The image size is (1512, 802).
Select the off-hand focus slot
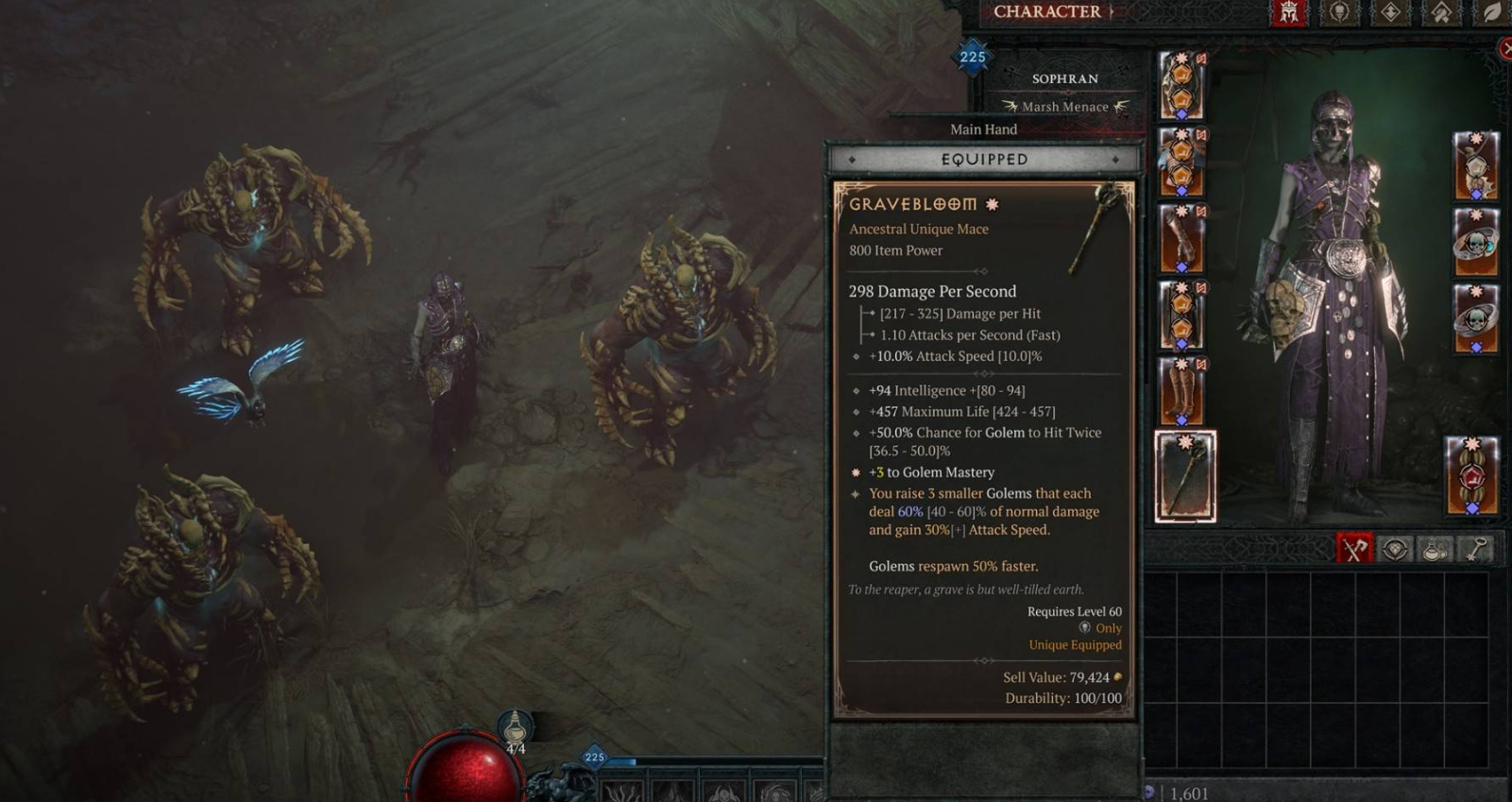[1471, 476]
